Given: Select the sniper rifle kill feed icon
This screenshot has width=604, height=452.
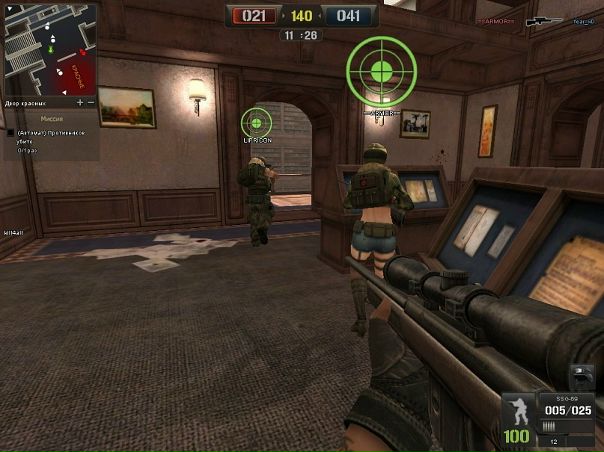Looking at the screenshot, I should pos(543,20).
